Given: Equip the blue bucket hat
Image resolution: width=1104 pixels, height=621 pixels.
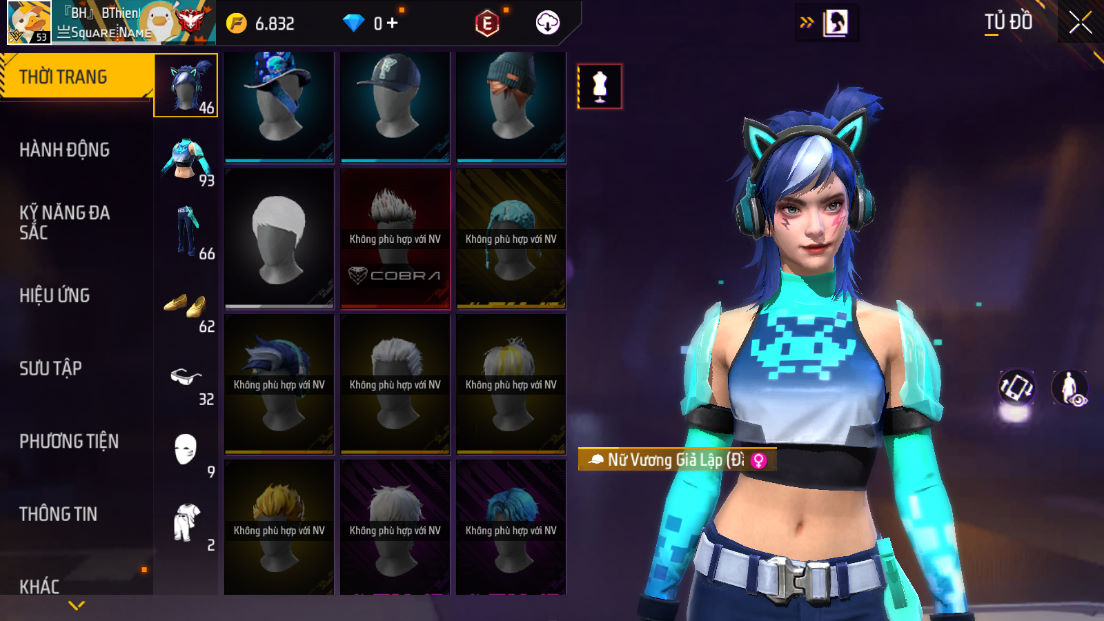Looking at the screenshot, I should tap(279, 105).
